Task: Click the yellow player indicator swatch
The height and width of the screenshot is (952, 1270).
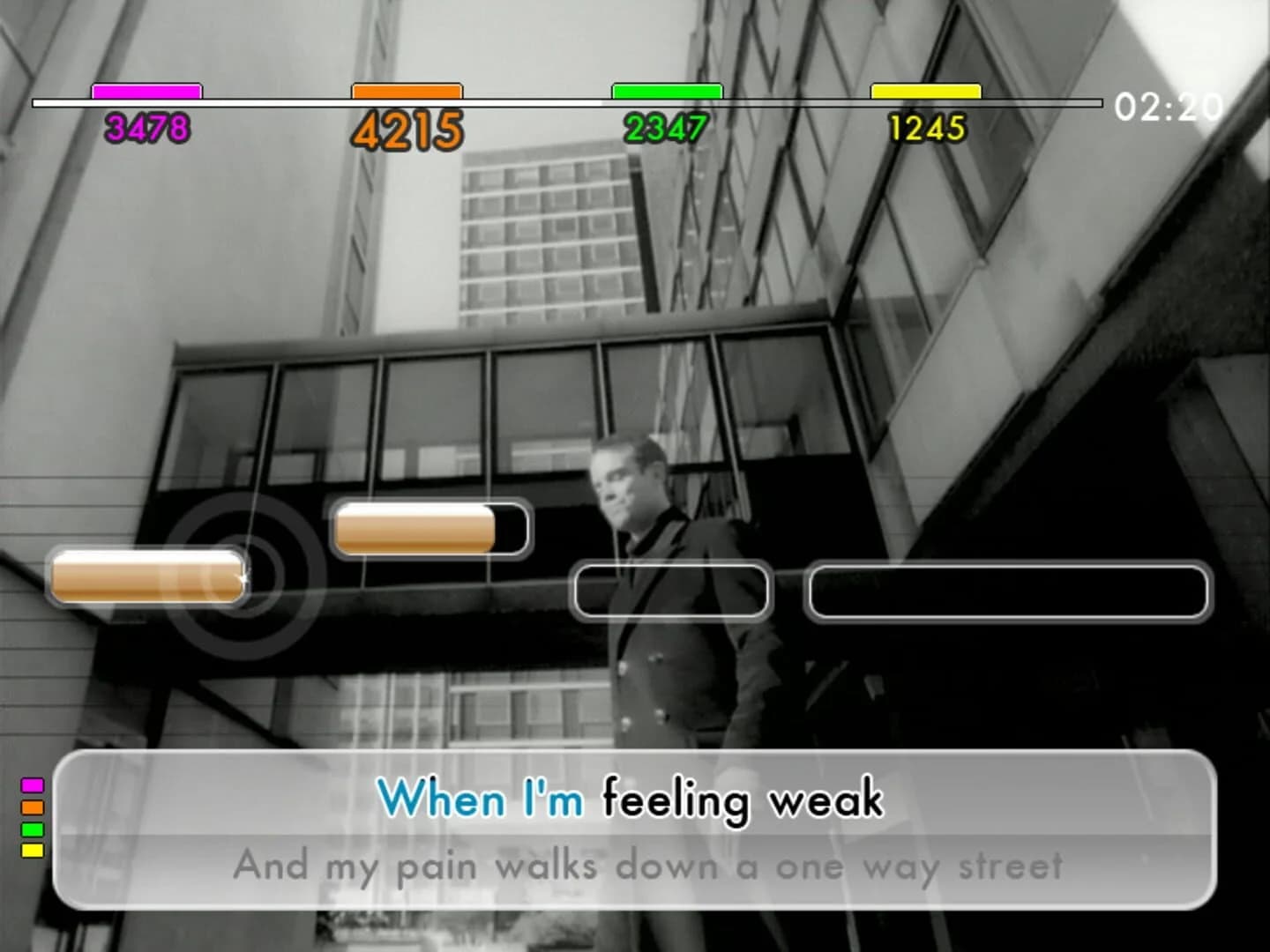Action: point(32,851)
